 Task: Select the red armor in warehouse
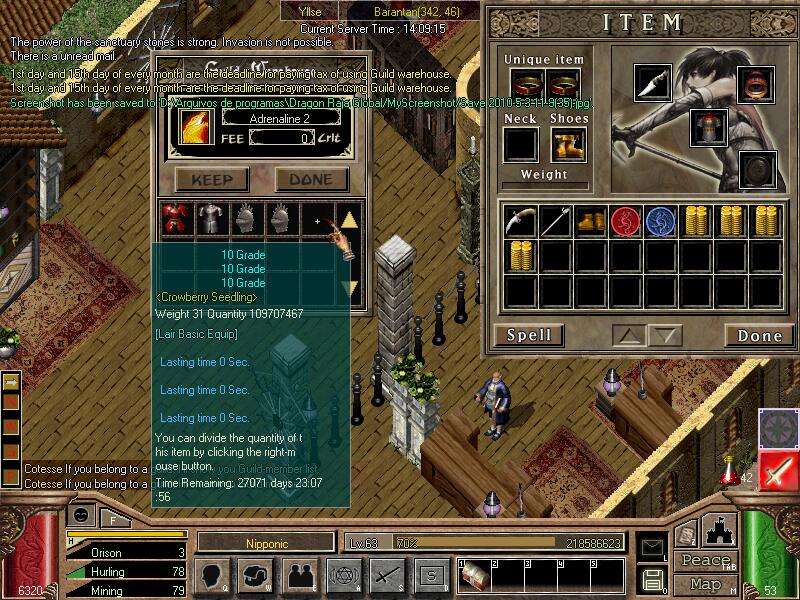[176, 219]
